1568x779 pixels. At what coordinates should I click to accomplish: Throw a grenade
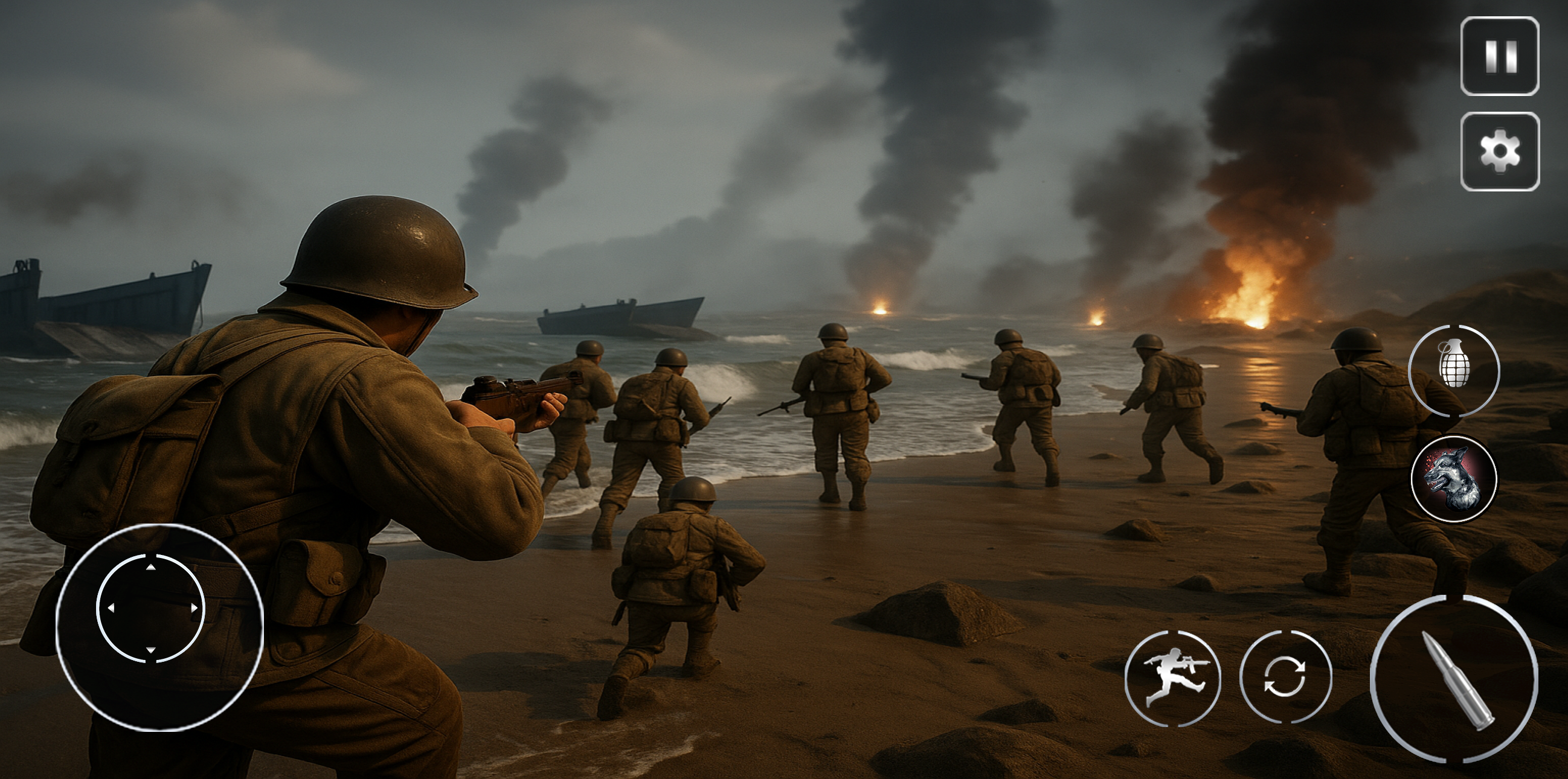(x=1454, y=371)
